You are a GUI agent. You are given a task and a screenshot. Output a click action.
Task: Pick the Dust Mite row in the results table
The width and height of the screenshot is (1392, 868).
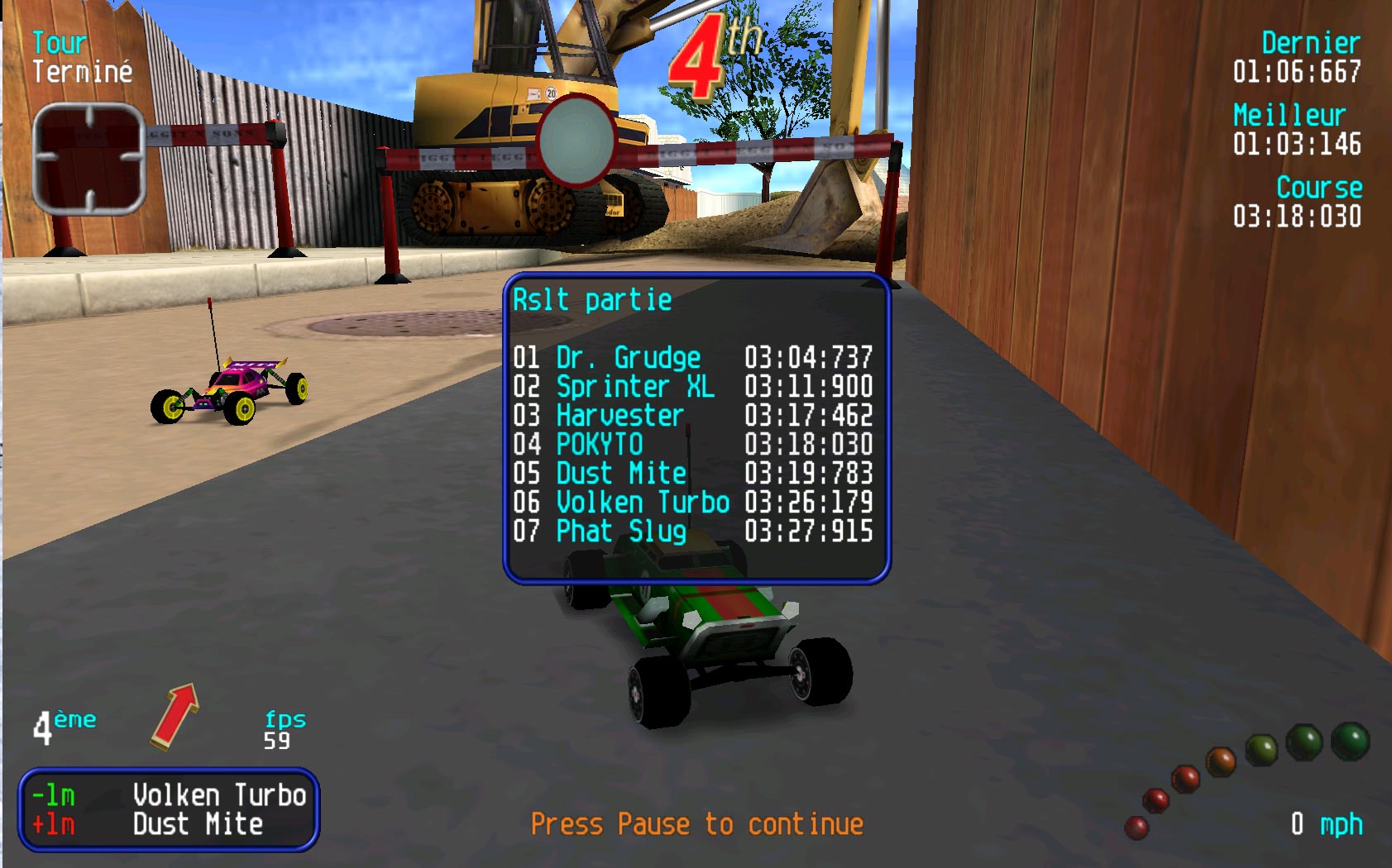coord(693,474)
